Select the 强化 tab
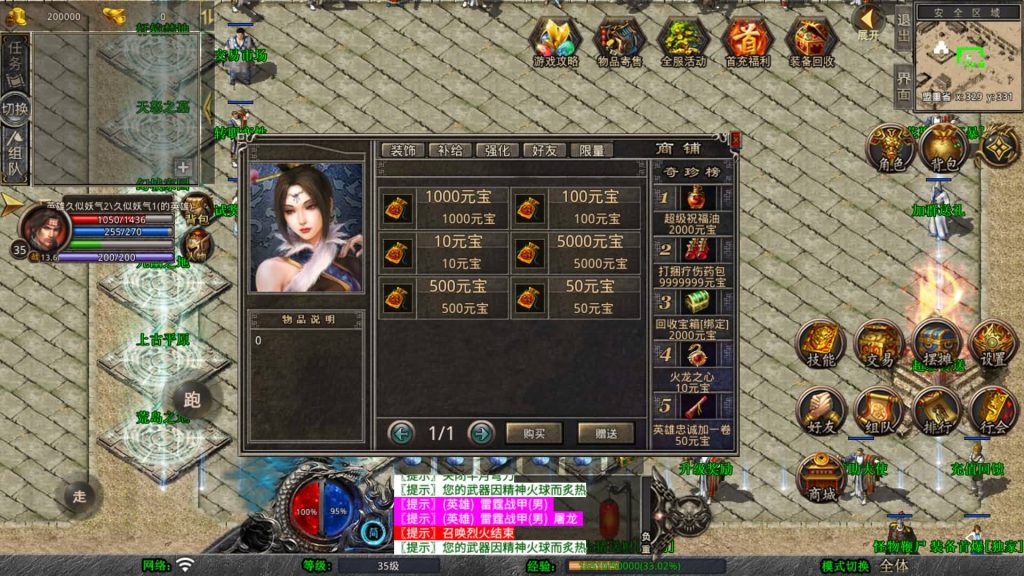 pos(497,150)
